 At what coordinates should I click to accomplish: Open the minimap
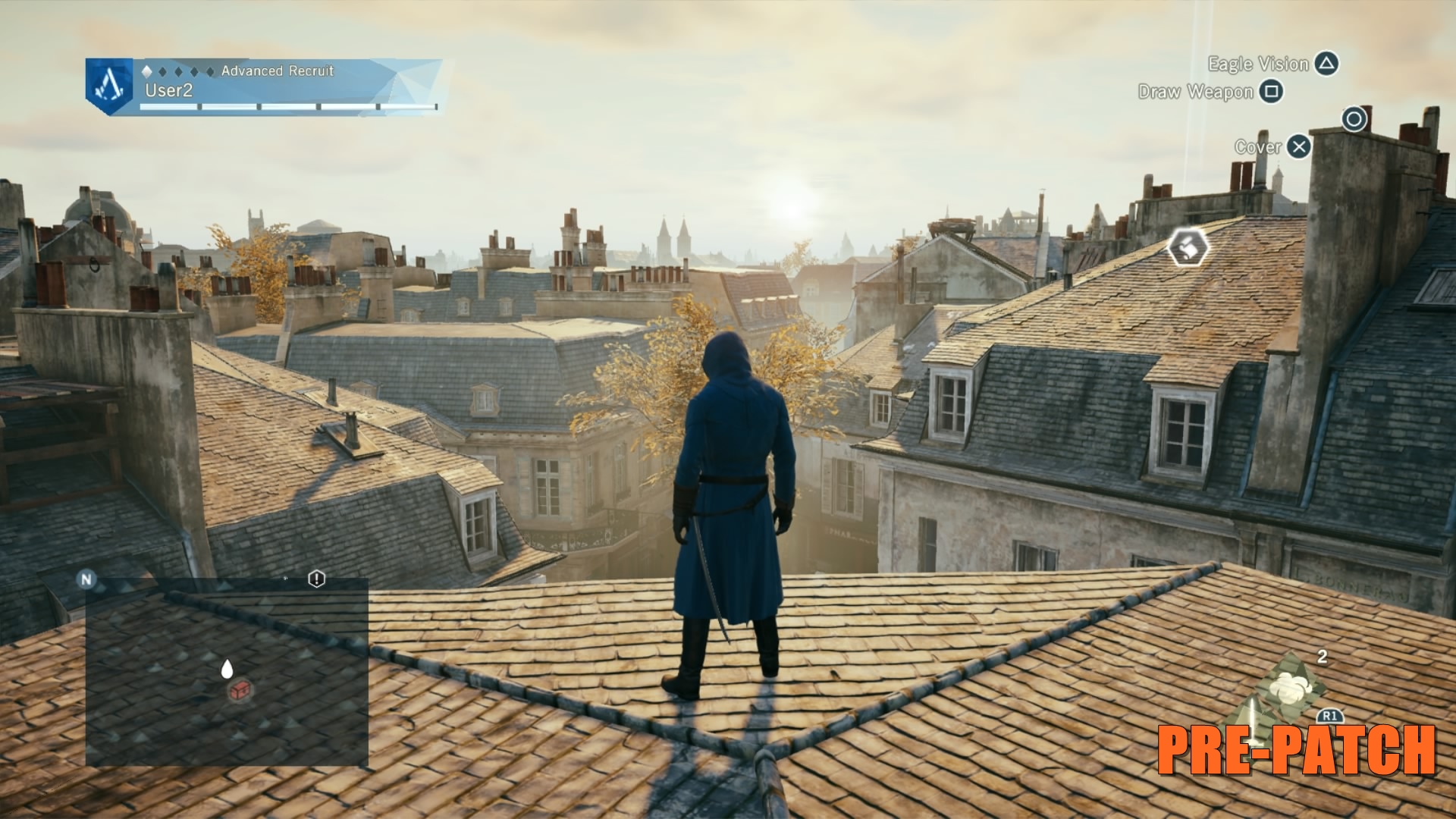point(226,672)
